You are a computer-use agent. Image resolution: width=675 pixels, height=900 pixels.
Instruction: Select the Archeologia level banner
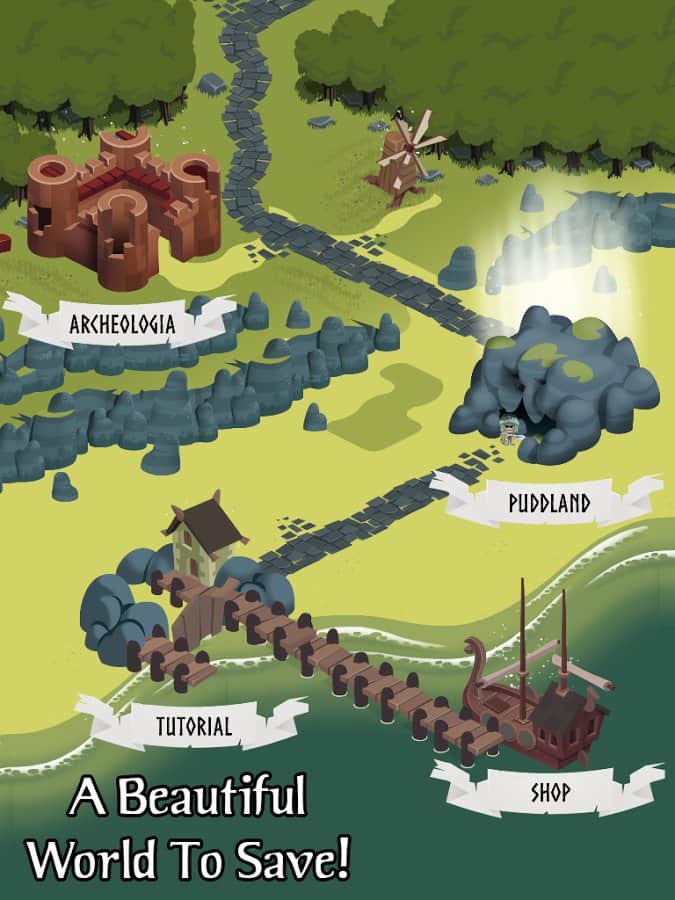click(x=122, y=324)
